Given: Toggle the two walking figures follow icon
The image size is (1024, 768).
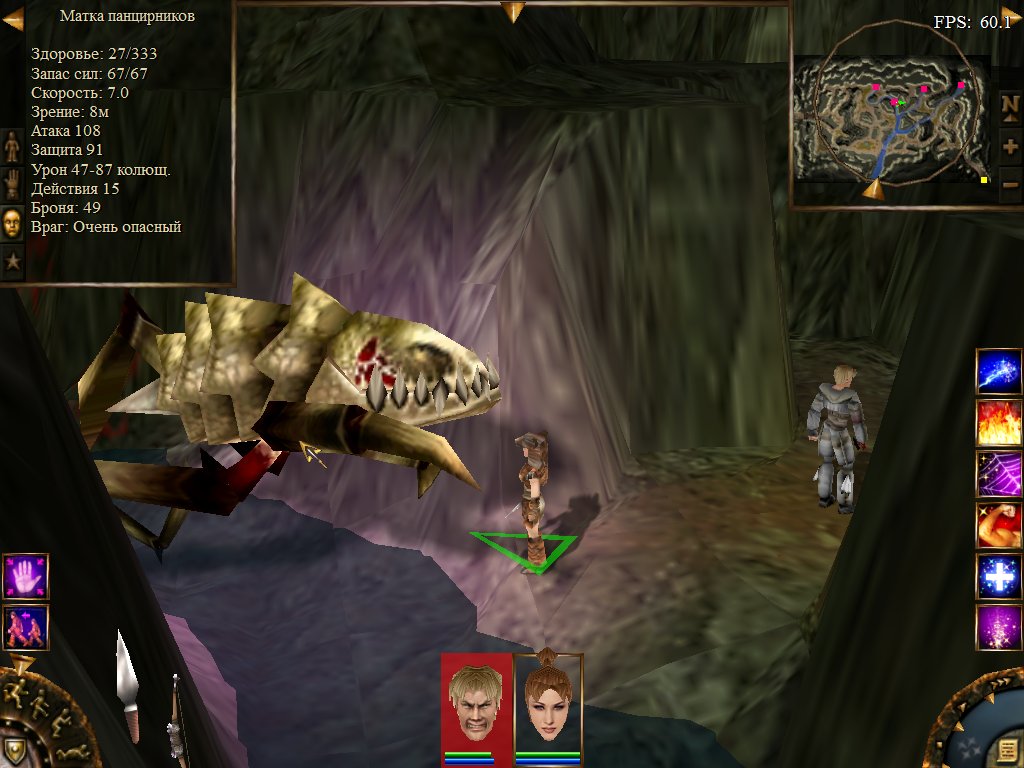Looking at the screenshot, I should (25, 627).
